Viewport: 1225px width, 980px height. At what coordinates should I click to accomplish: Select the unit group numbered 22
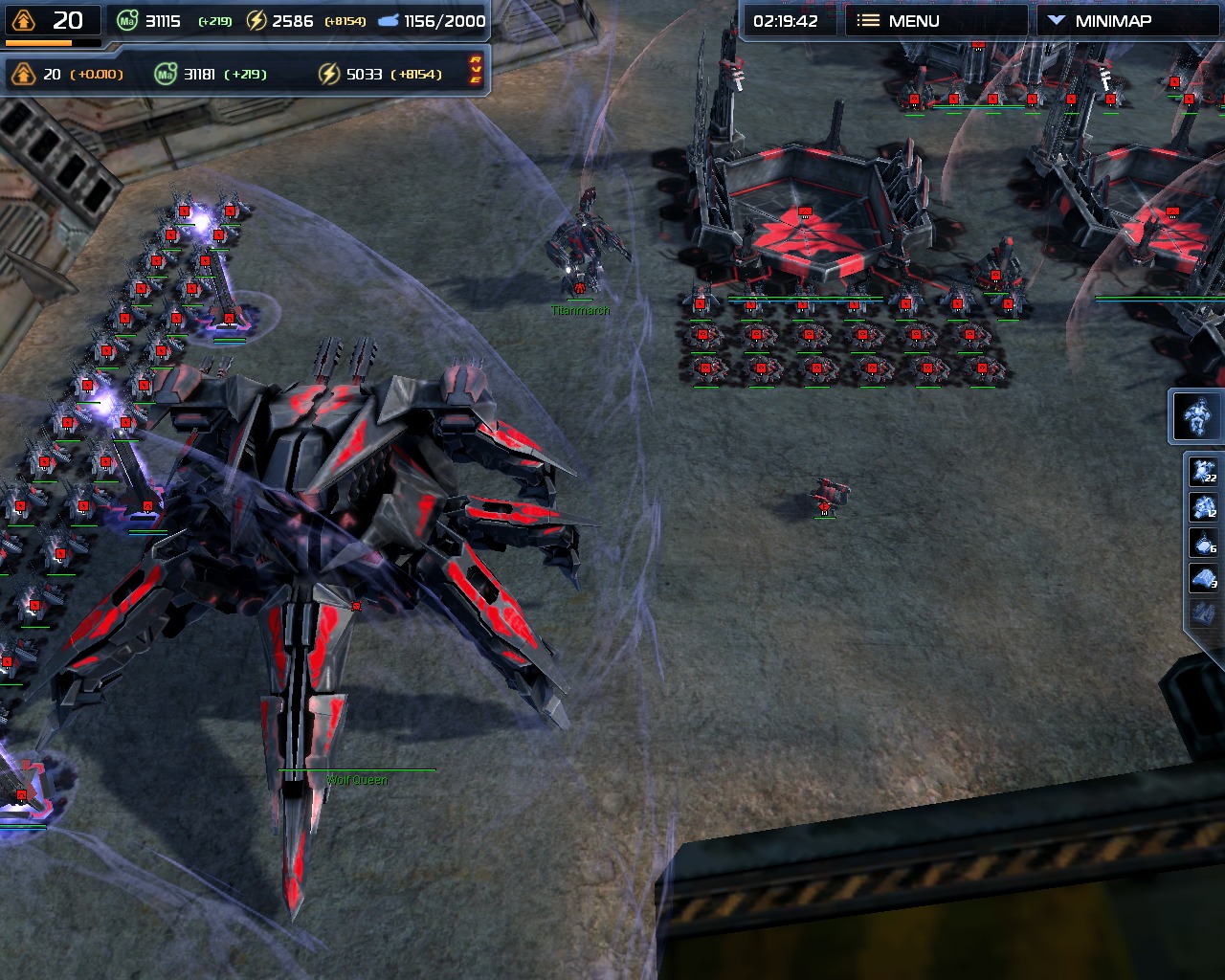click(x=1204, y=472)
